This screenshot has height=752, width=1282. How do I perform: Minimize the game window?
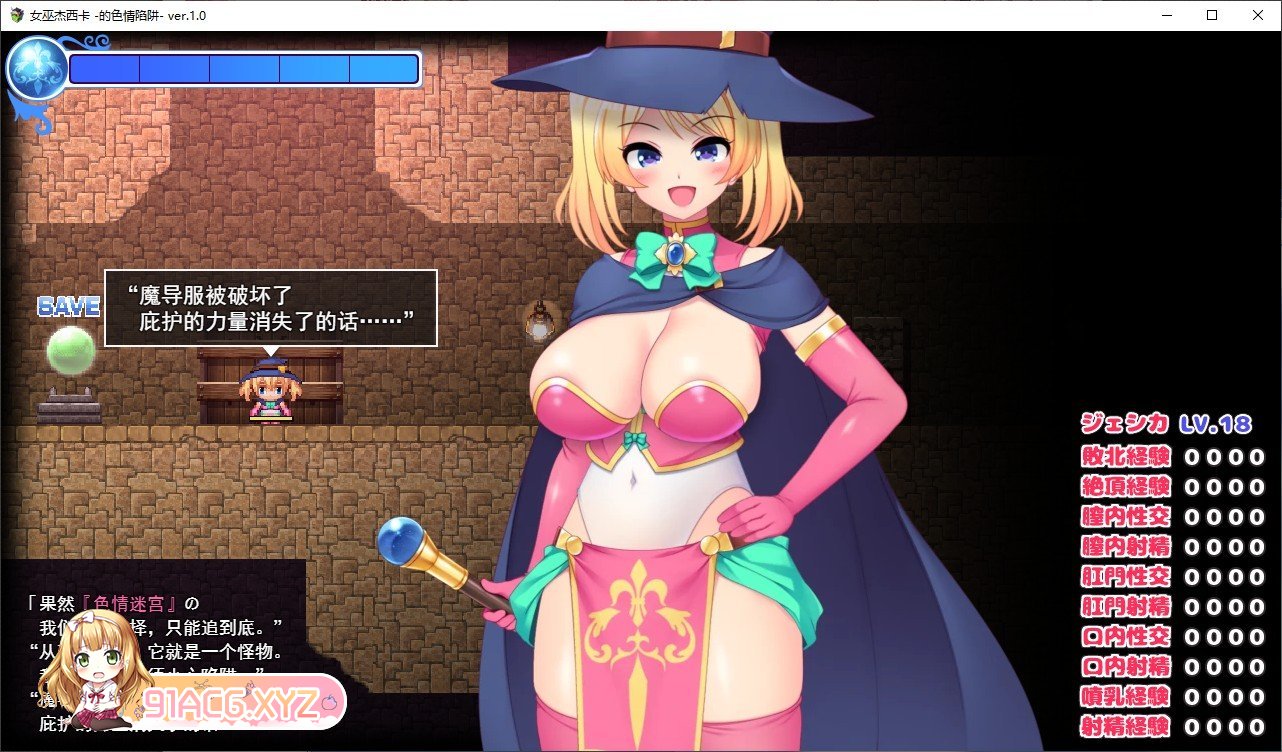[x=1167, y=15]
